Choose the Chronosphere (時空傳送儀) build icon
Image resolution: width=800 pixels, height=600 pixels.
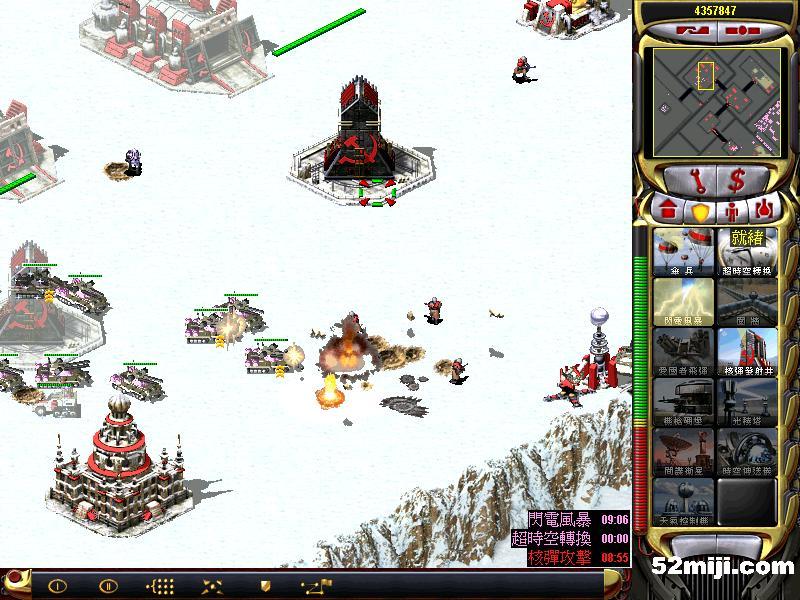tap(746, 452)
